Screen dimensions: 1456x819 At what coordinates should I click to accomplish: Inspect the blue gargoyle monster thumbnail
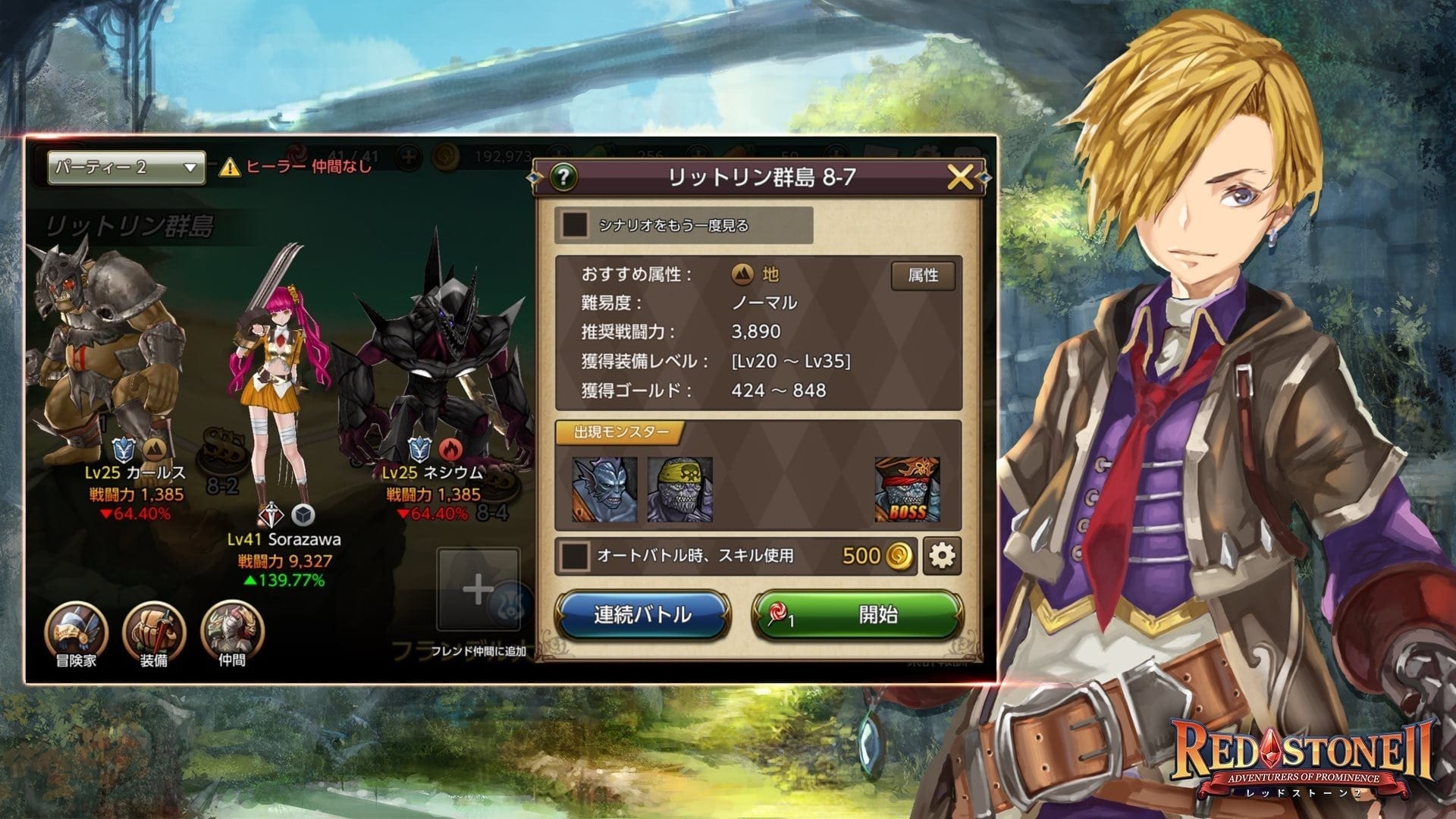click(x=604, y=490)
